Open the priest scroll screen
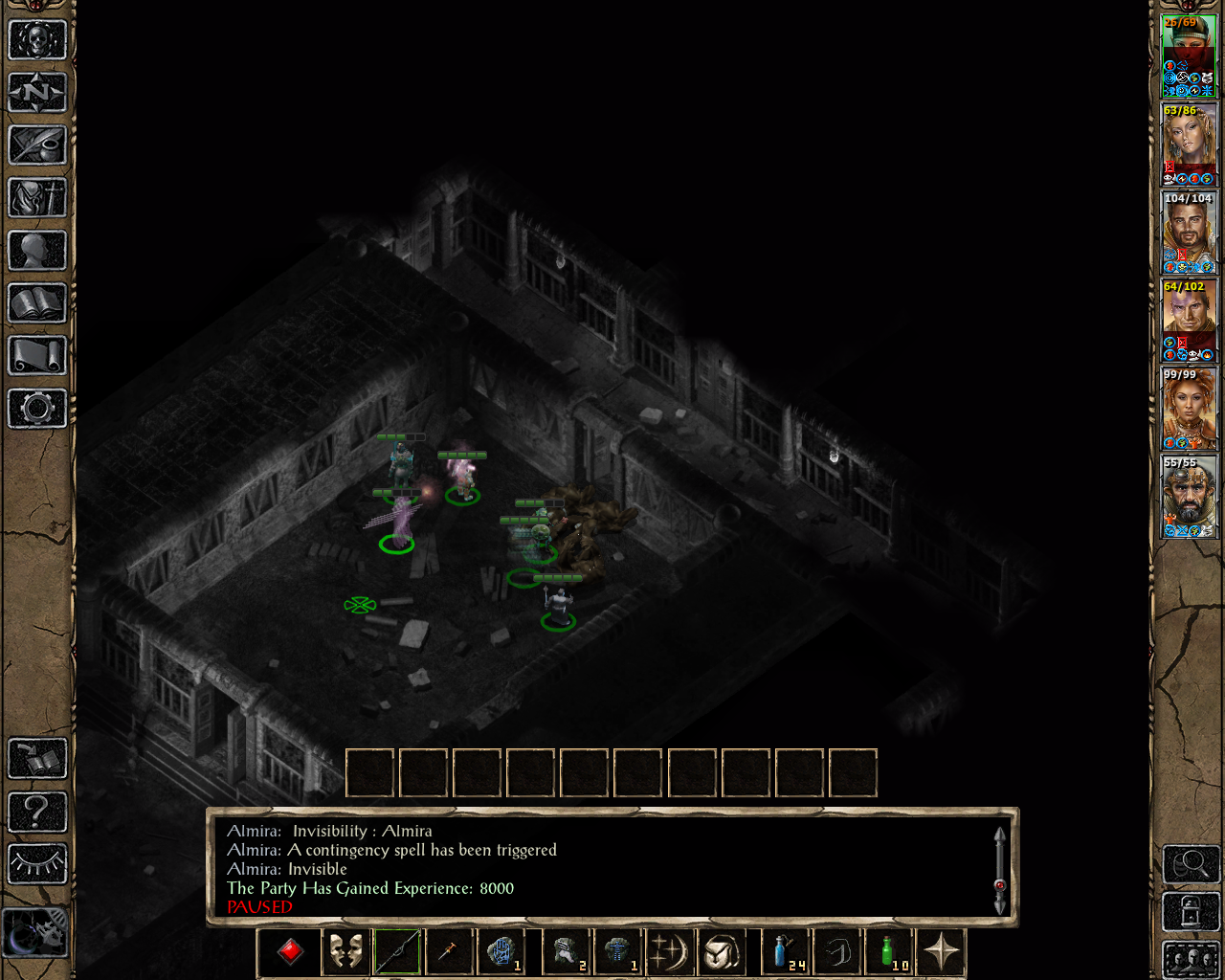This screenshot has height=980, width=1225. coord(37,356)
